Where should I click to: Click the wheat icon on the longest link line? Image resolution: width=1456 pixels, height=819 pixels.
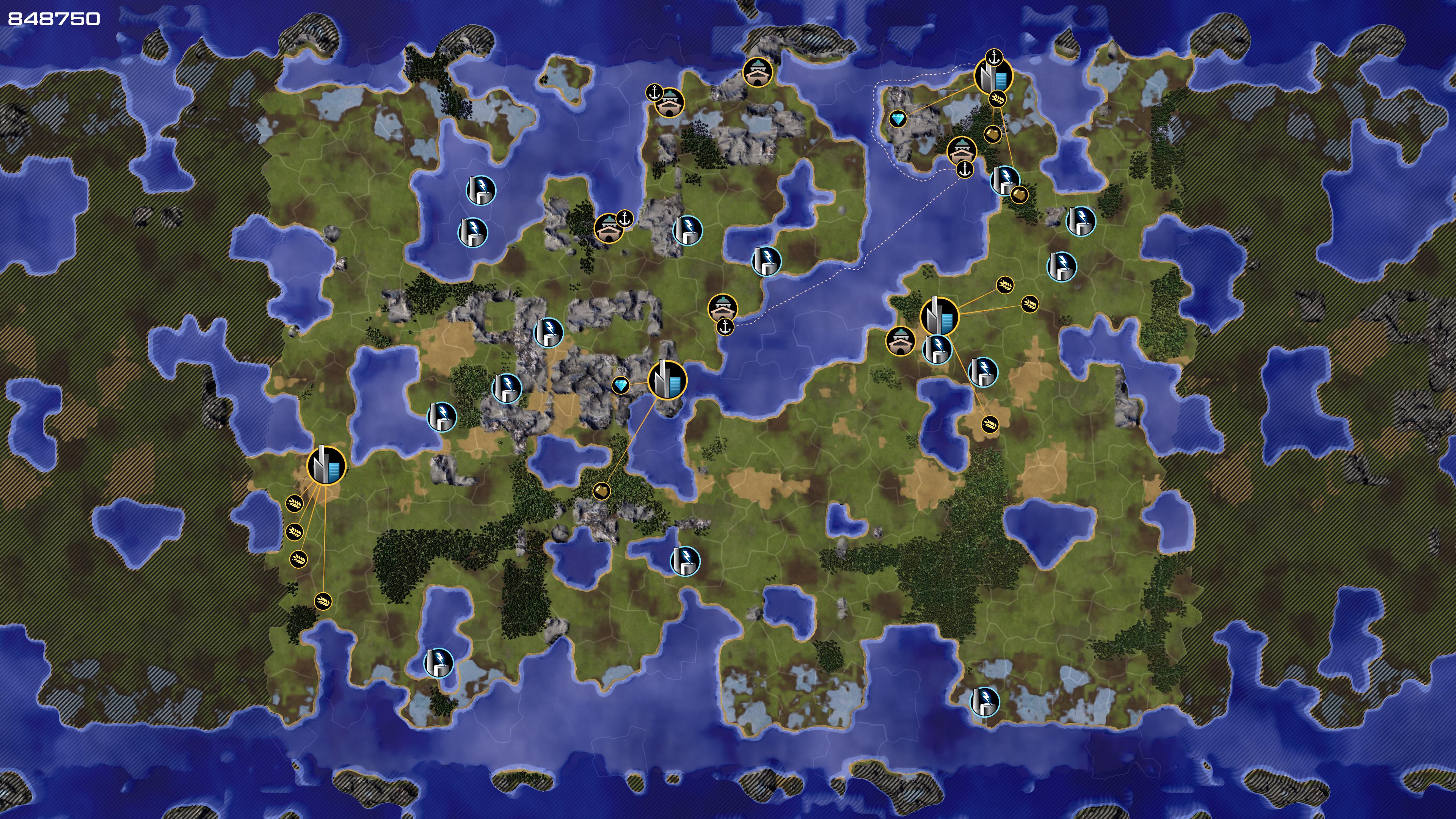coord(323,600)
